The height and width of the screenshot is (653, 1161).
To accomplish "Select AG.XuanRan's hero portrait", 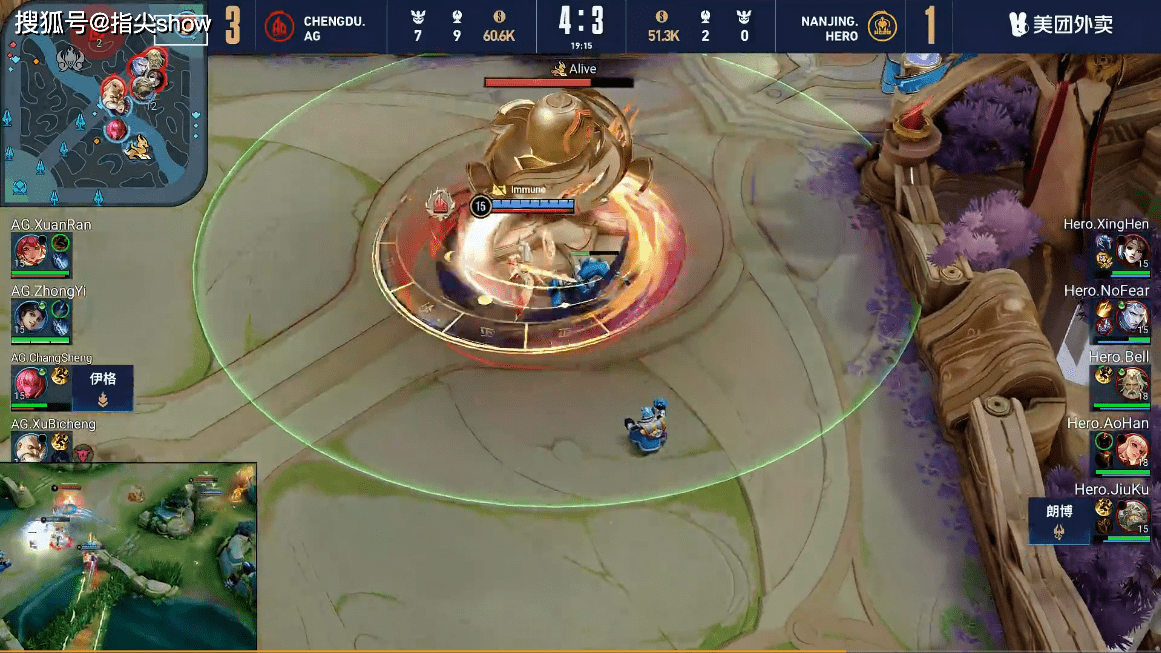I will click(27, 250).
